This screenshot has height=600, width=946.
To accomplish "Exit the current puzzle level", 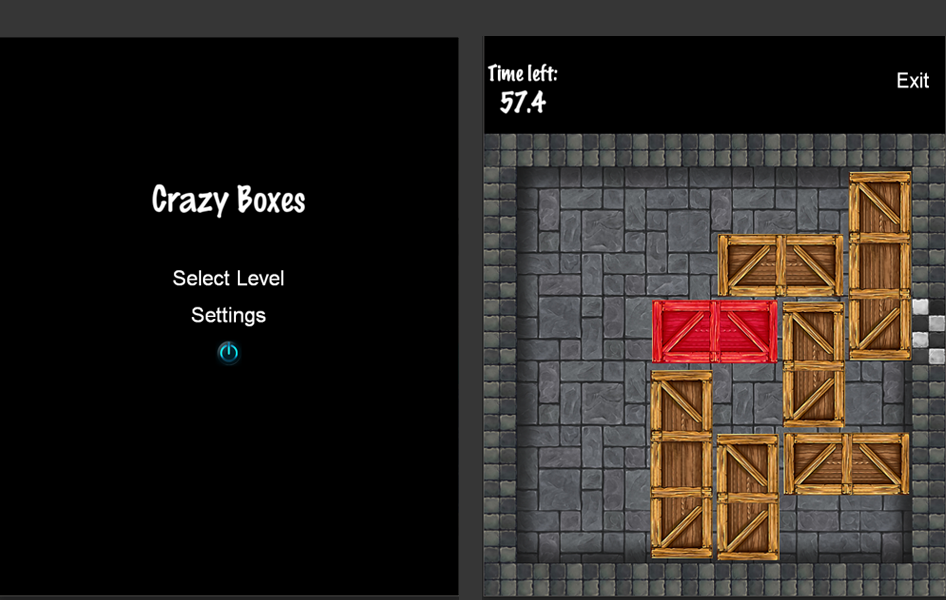I will coord(912,81).
